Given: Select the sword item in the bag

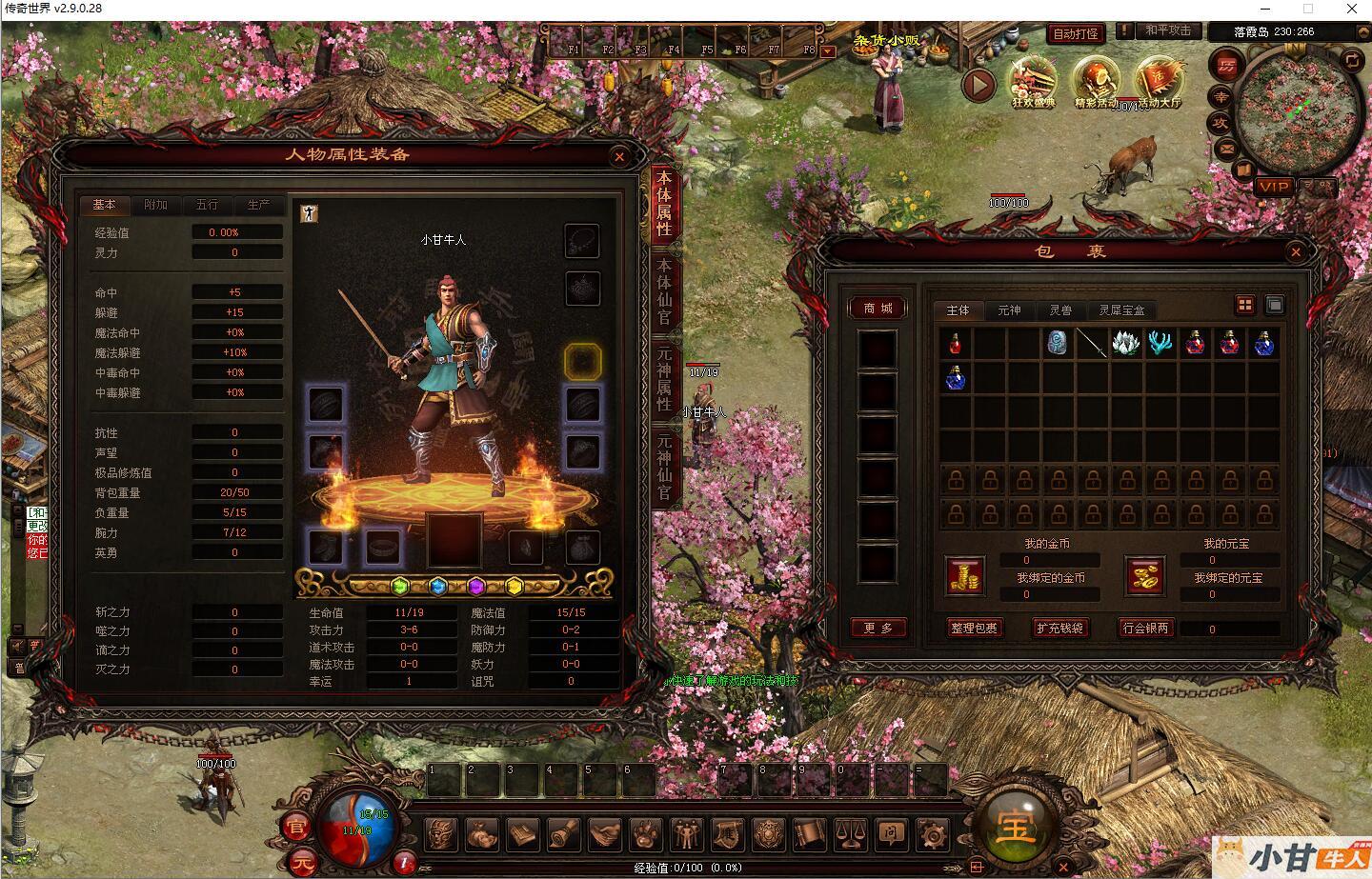Looking at the screenshot, I should pyautogui.click(x=1092, y=343).
